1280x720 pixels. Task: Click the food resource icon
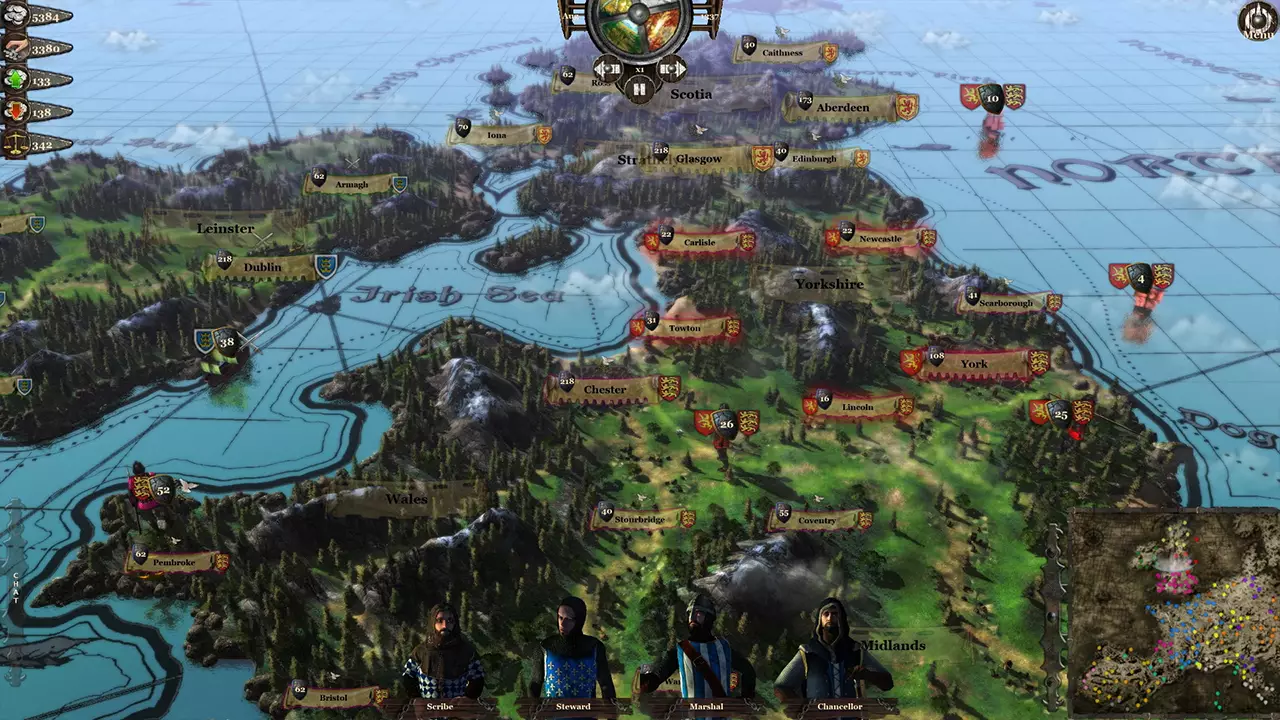click(13, 48)
